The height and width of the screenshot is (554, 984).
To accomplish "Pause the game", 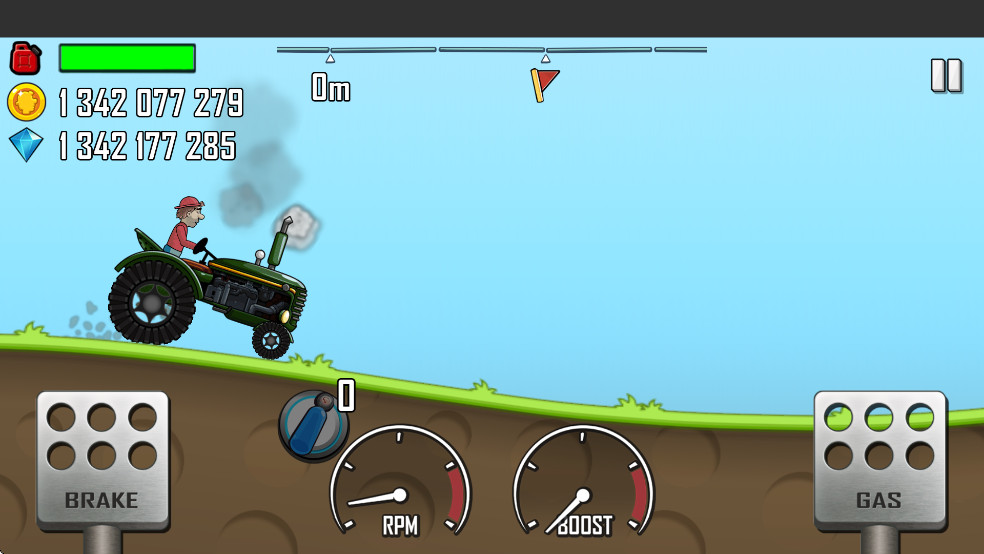I will 945,76.
